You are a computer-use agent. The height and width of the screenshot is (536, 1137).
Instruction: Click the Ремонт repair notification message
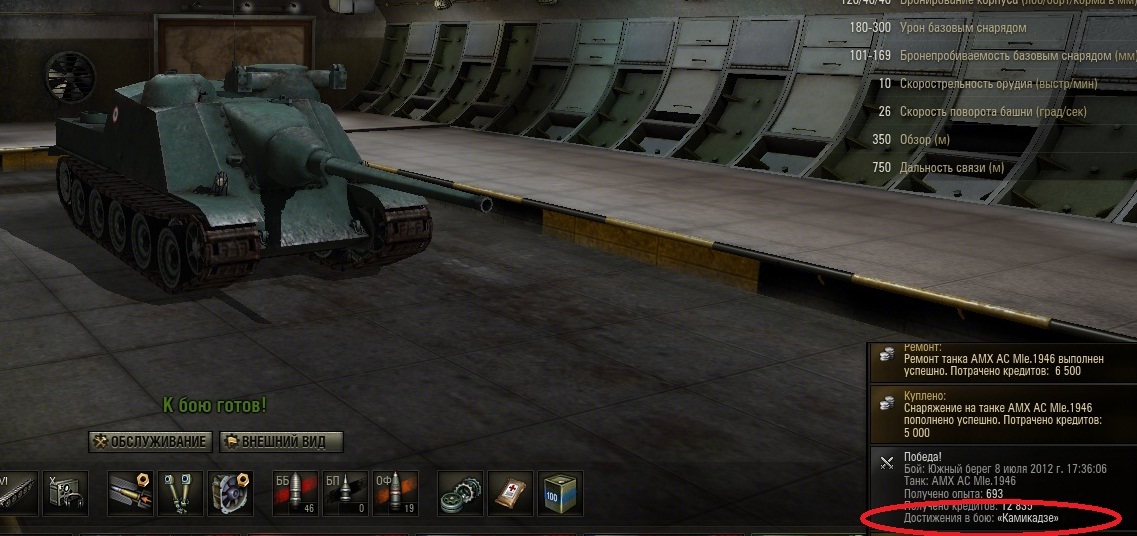pos(1000,362)
